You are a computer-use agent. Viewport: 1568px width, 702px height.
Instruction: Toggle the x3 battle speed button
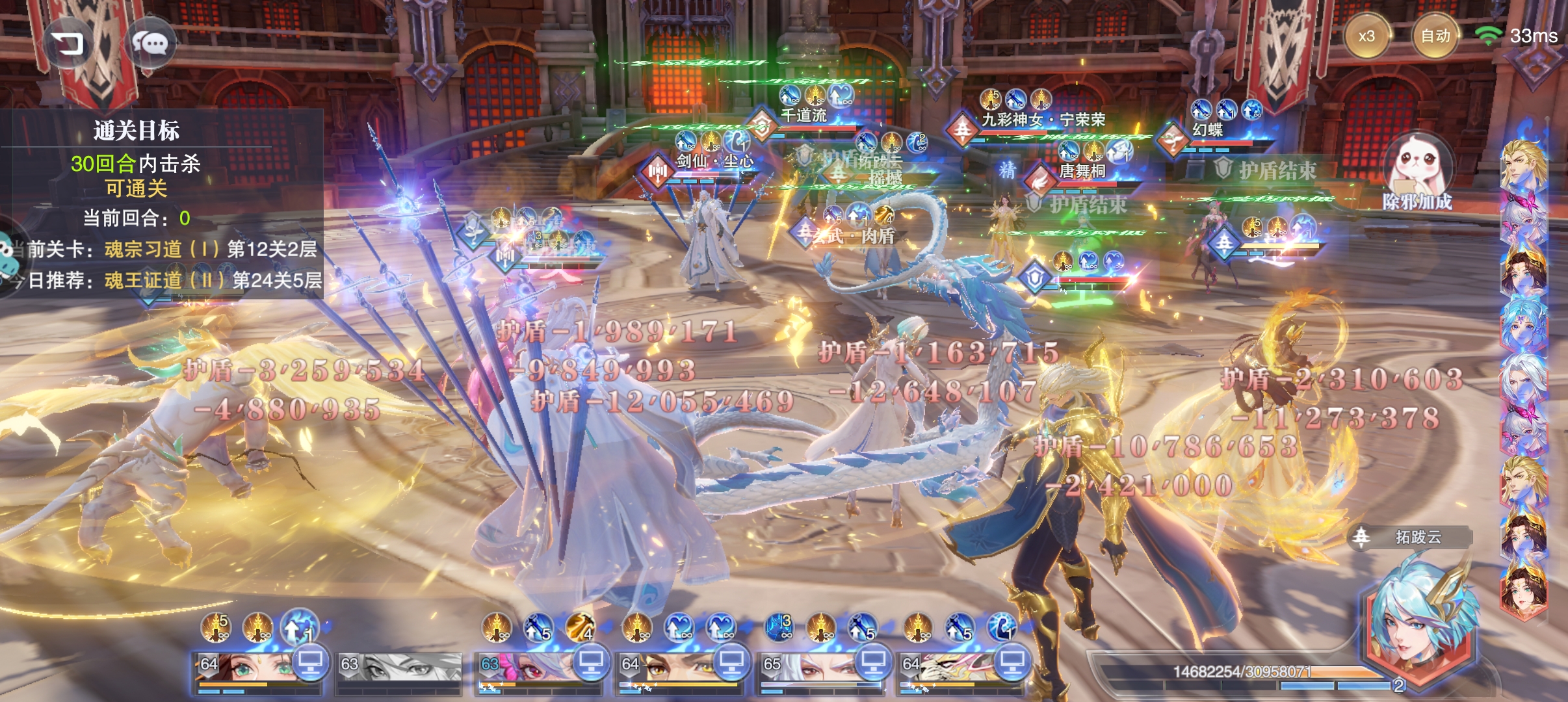[1366, 36]
